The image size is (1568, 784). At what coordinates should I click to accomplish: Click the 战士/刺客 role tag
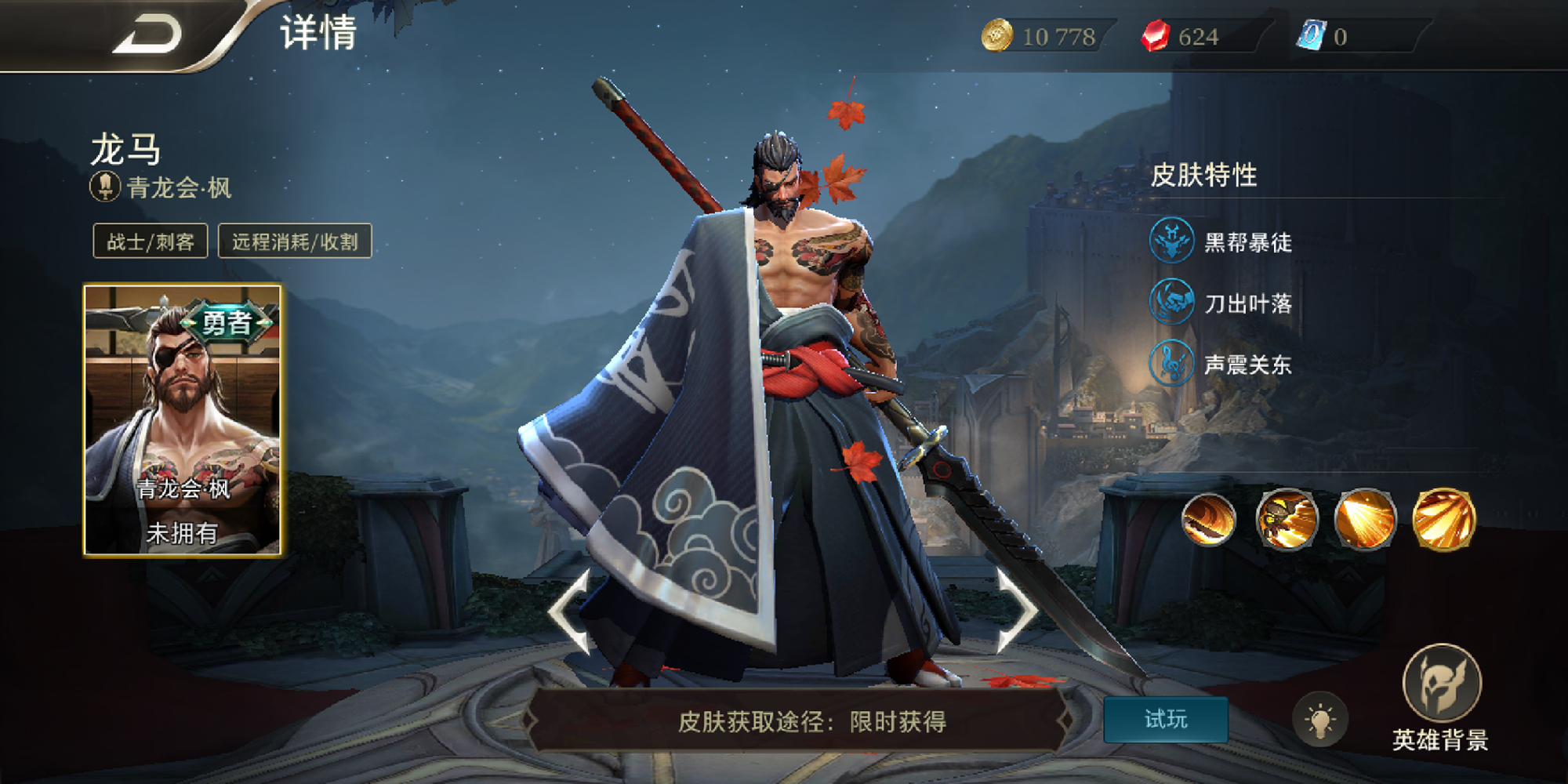point(151,241)
